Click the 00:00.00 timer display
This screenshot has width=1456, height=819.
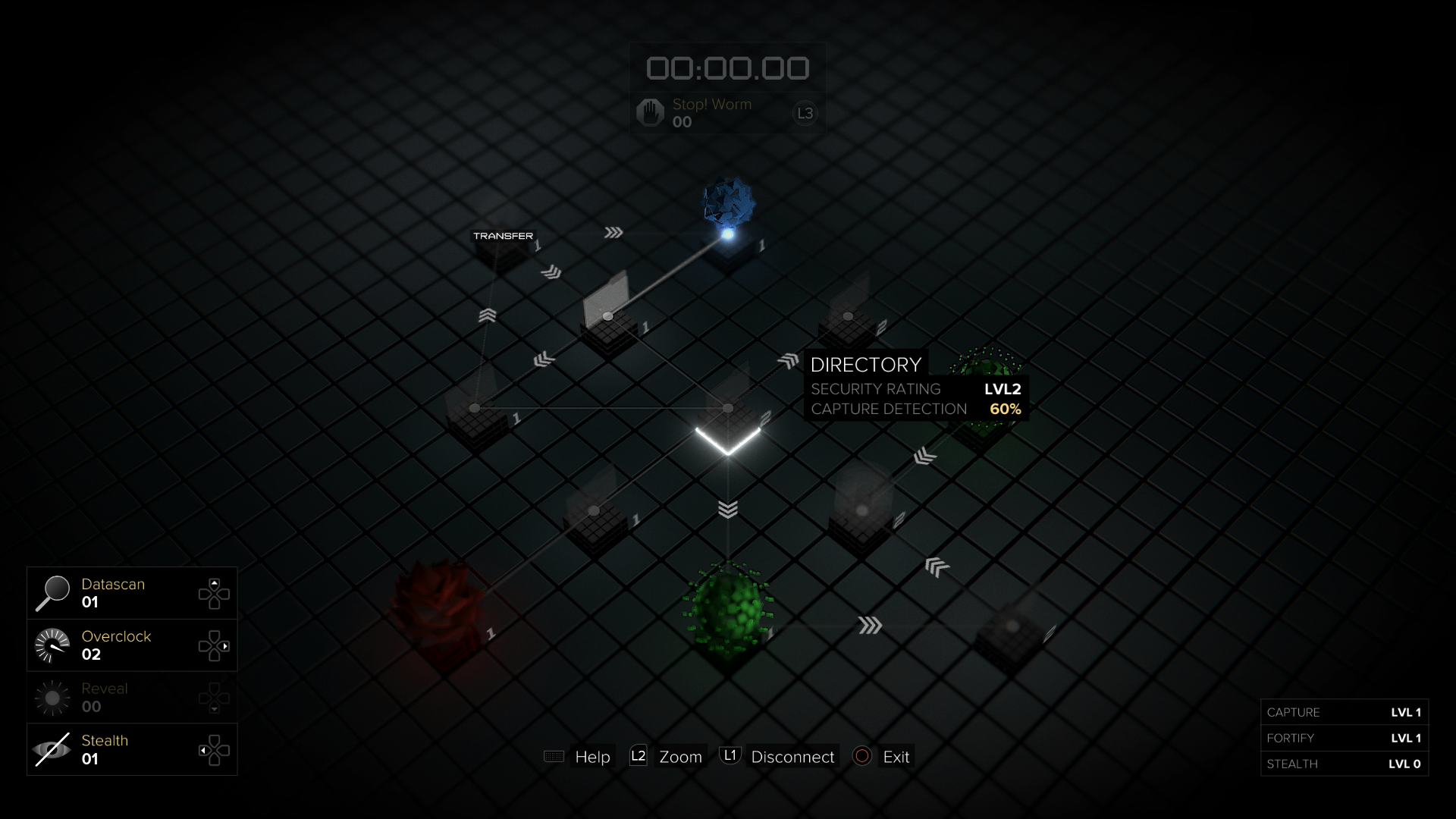click(726, 67)
